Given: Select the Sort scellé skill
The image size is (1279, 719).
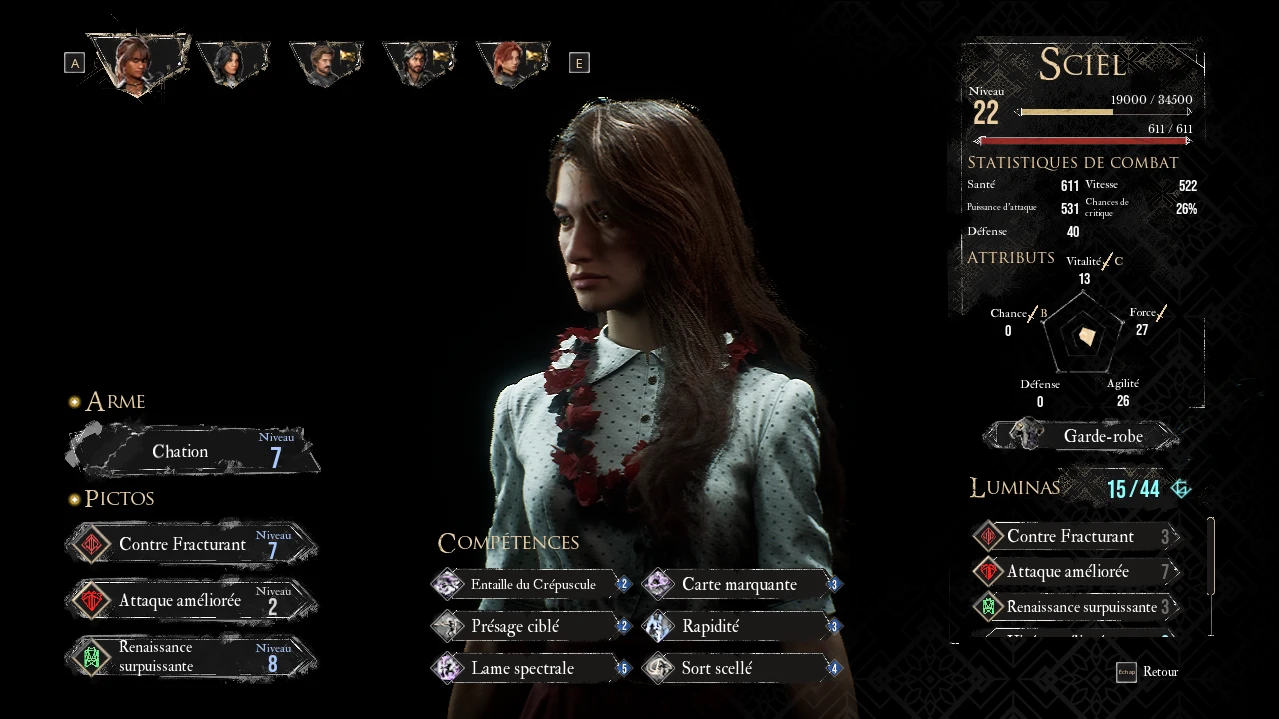Looking at the screenshot, I should [741, 669].
